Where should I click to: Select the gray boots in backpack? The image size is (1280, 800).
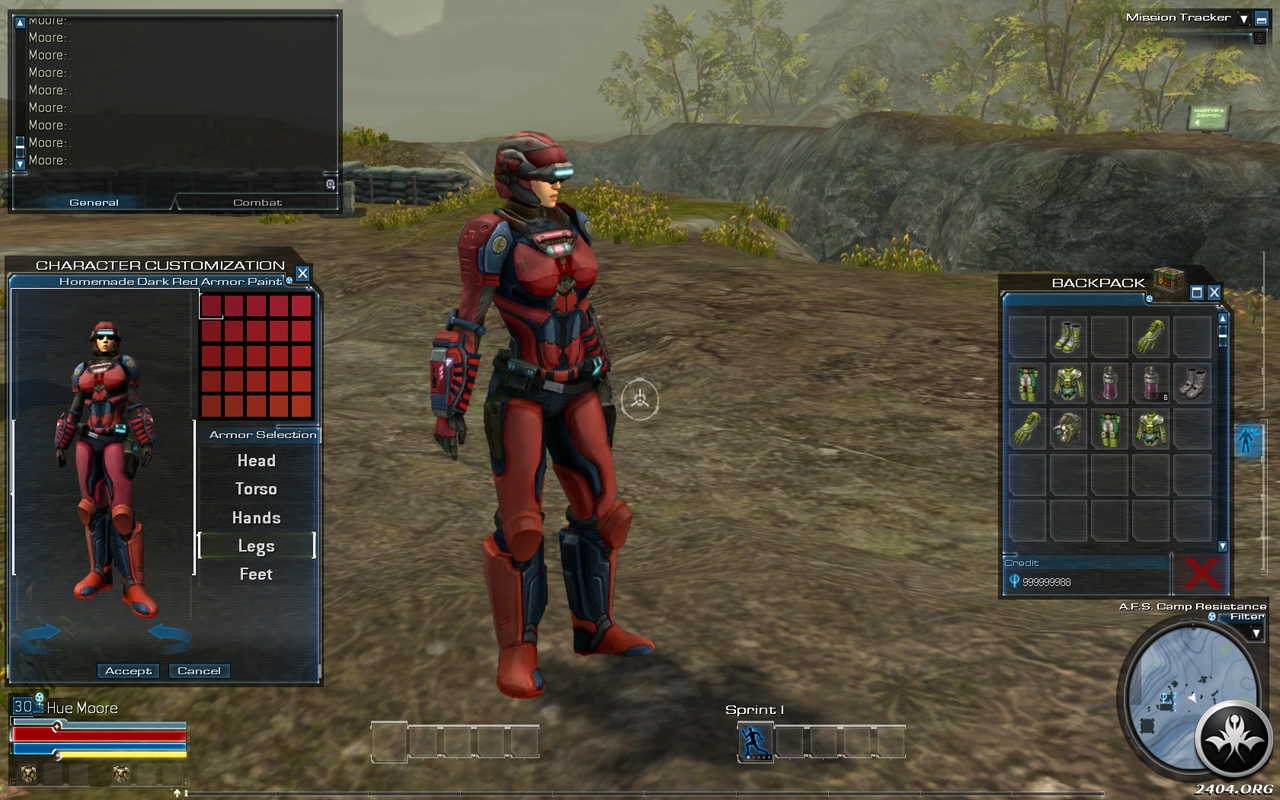click(x=1192, y=382)
